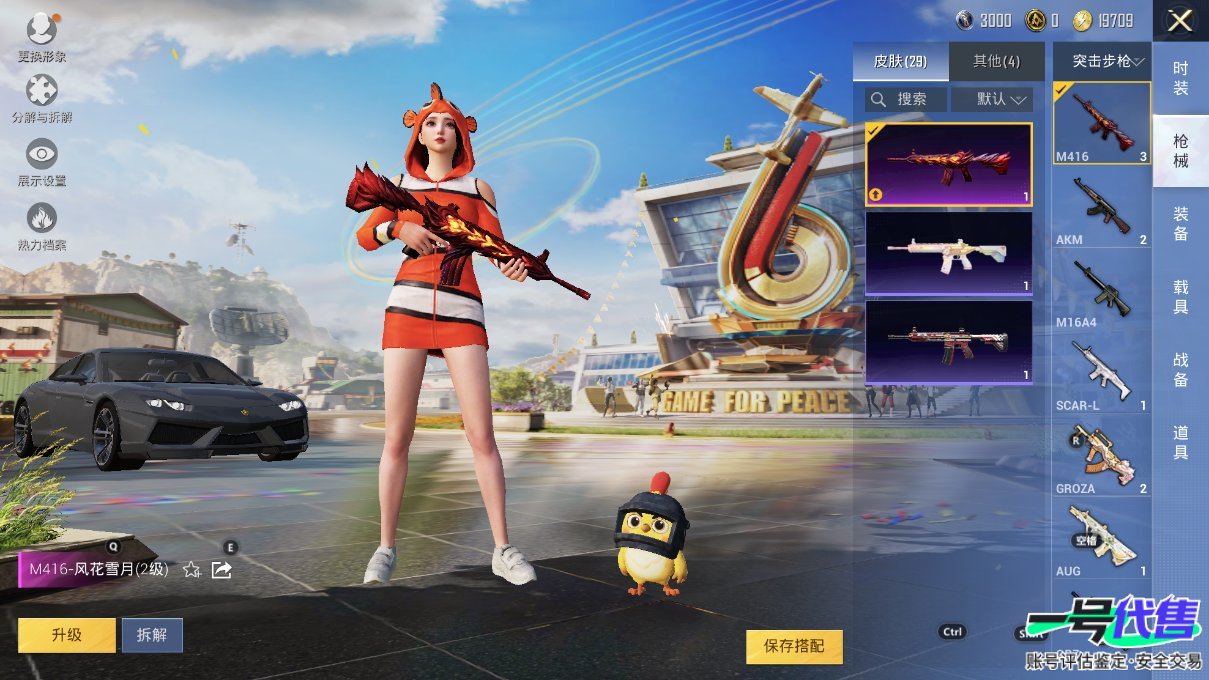Save the loadout with 保存搭配
This screenshot has height=680, width=1209.
click(794, 647)
